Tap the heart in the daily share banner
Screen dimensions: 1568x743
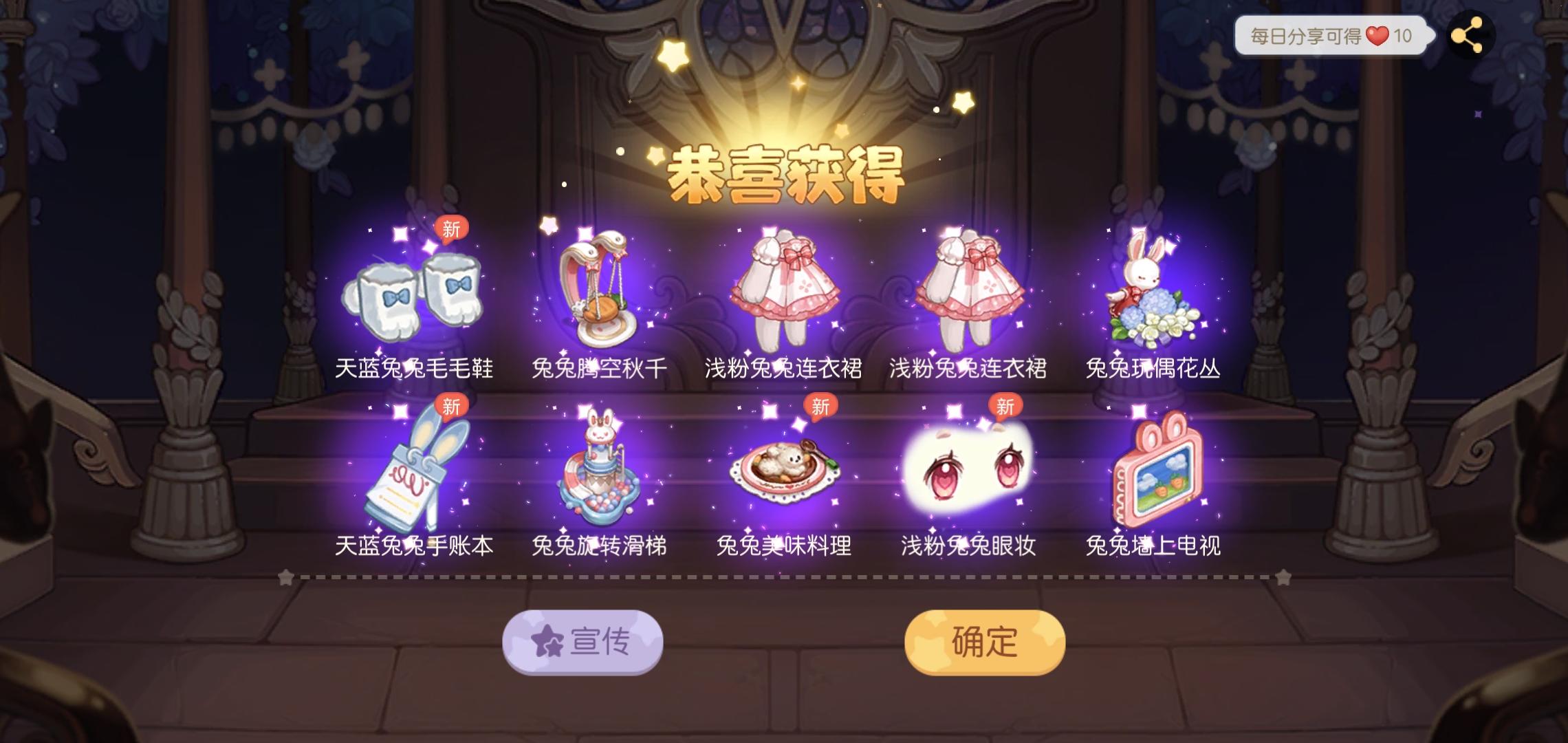(1378, 36)
